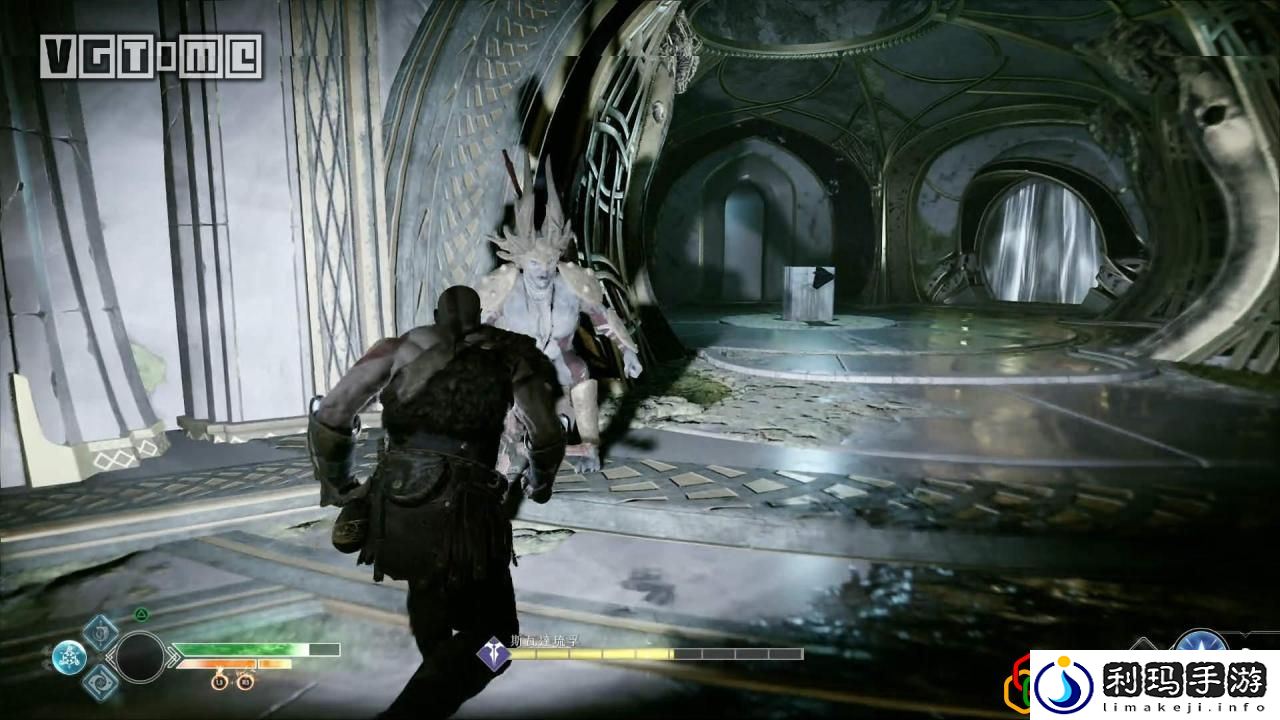Screen dimensions: 1280x720
Task: Open the limakeji.info watermark logo
Action: tap(1154, 686)
